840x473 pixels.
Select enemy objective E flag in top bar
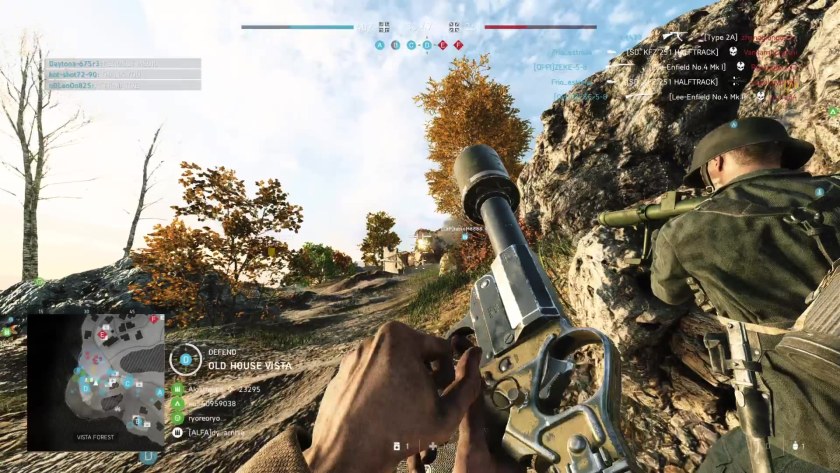point(442,45)
